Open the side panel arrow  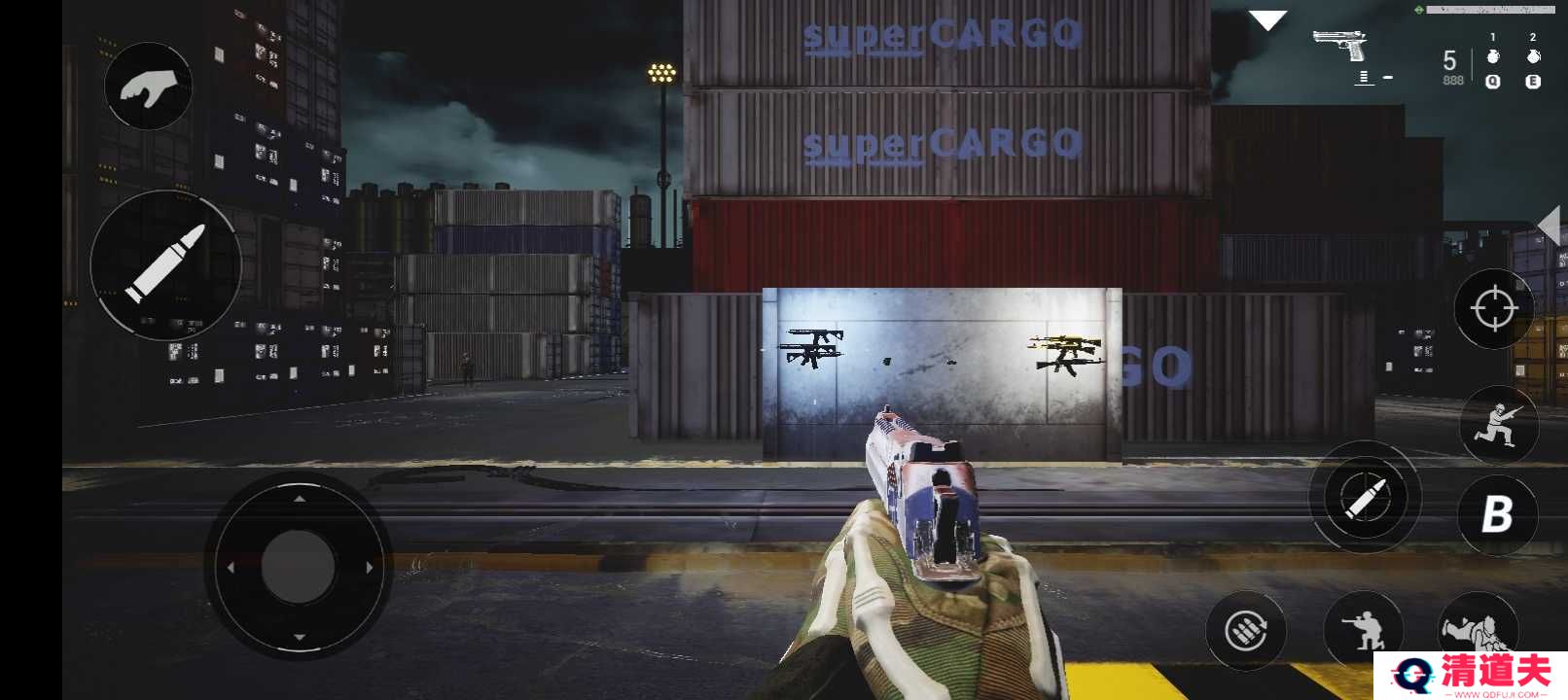click(1550, 226)
